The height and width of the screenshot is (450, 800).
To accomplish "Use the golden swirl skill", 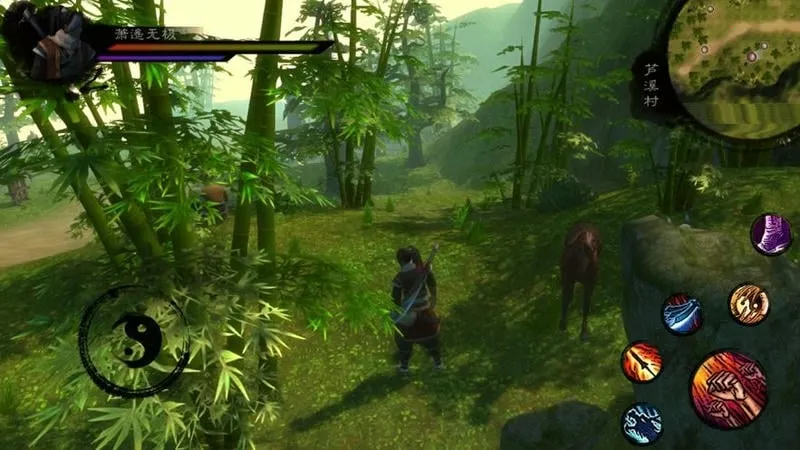I will point(748,304).
